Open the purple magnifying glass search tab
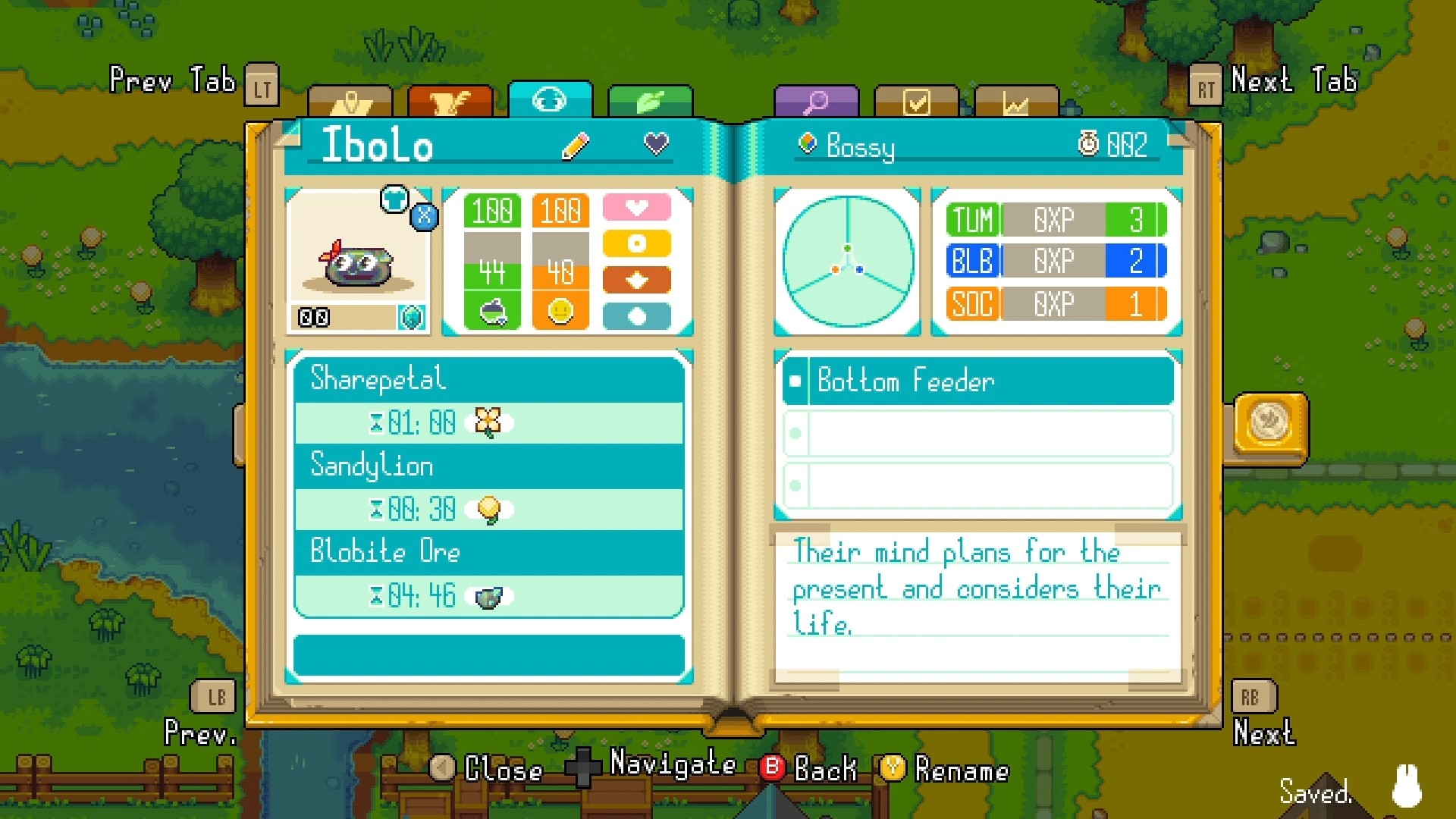 tap(815, 101)
